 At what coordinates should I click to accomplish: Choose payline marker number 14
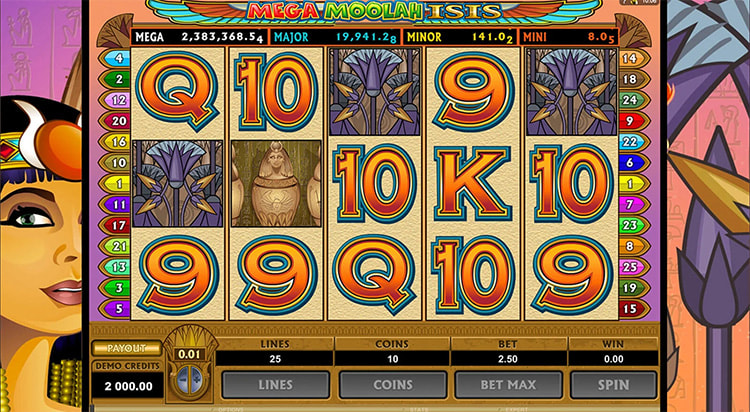(x=630, y=58)
